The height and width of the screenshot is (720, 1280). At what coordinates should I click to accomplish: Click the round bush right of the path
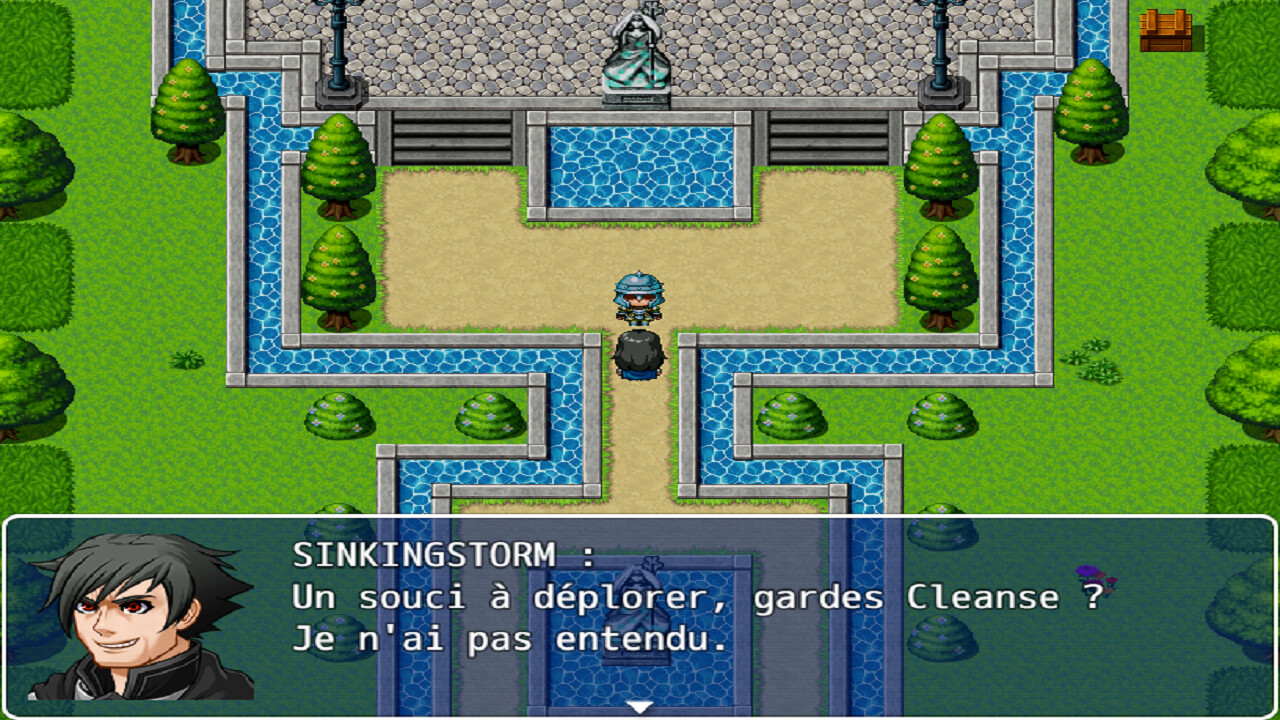pos(790,415)
